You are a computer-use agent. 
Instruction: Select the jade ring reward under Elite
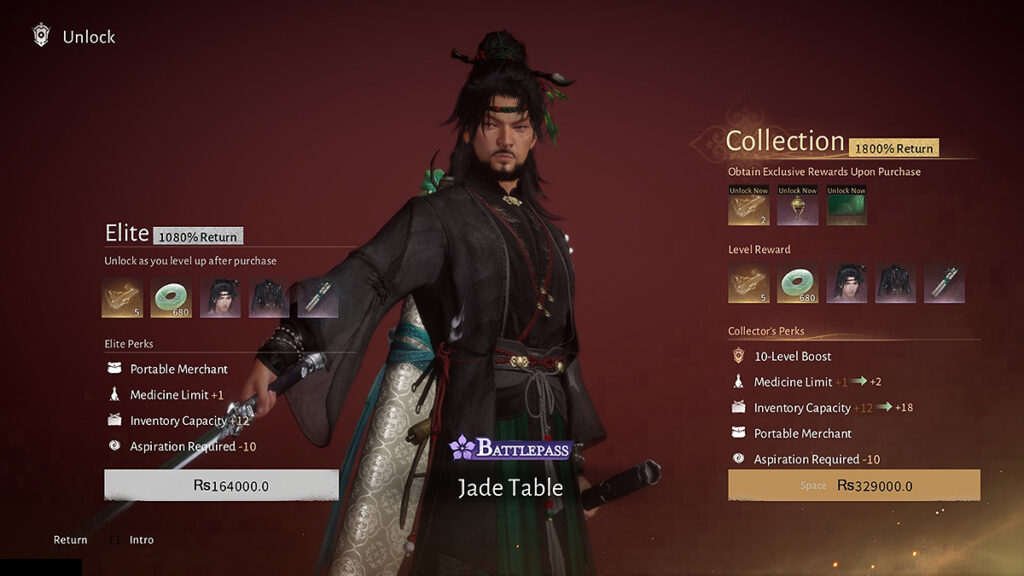pyautogui.click(x=171, y=298)
